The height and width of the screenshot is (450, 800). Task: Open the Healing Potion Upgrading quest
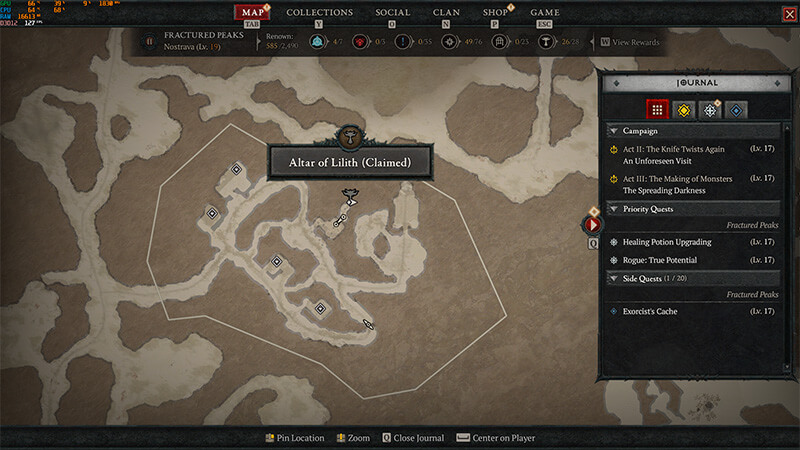click(x=667, y=242)
